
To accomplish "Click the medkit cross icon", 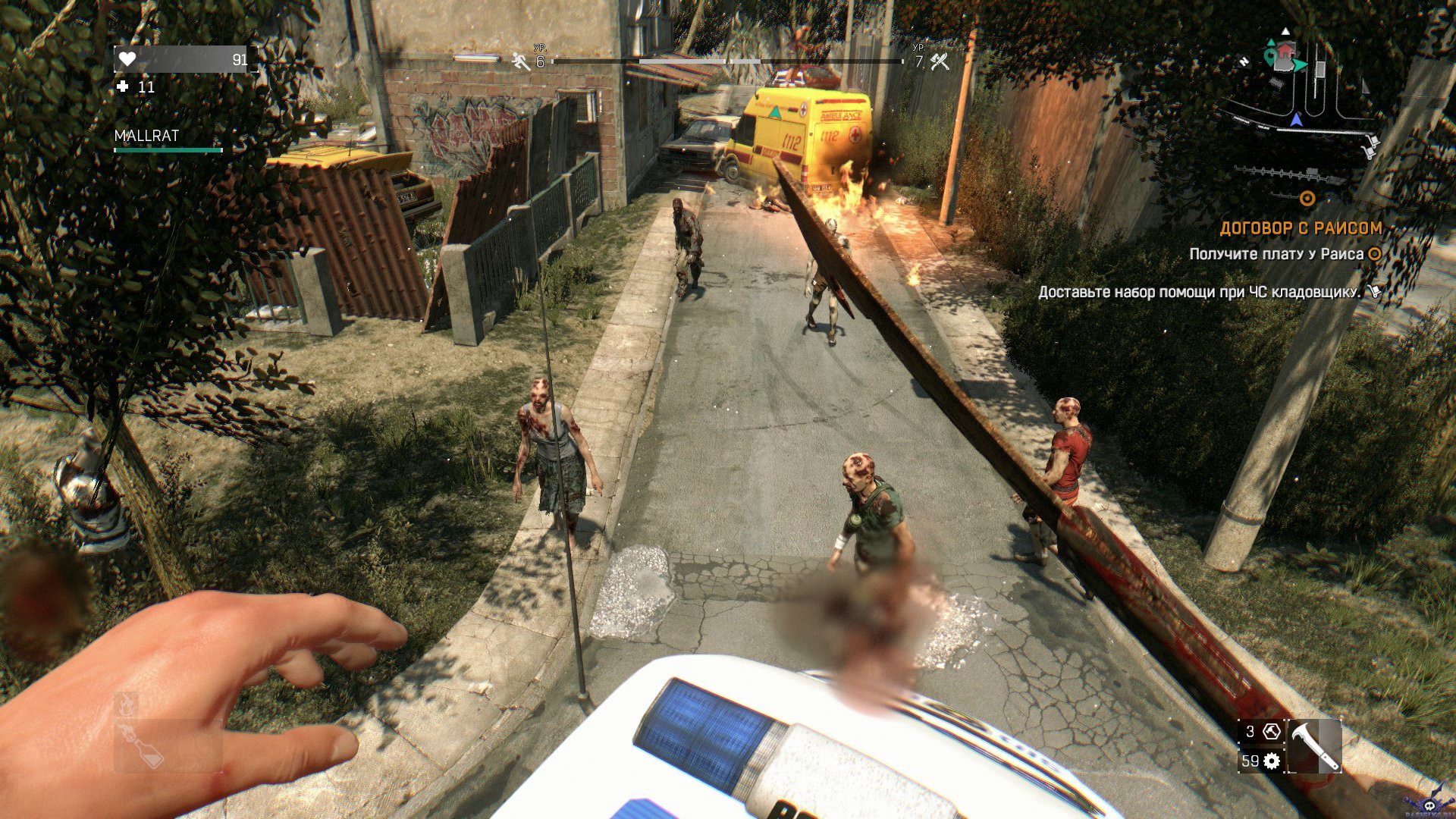I will 123,87.
